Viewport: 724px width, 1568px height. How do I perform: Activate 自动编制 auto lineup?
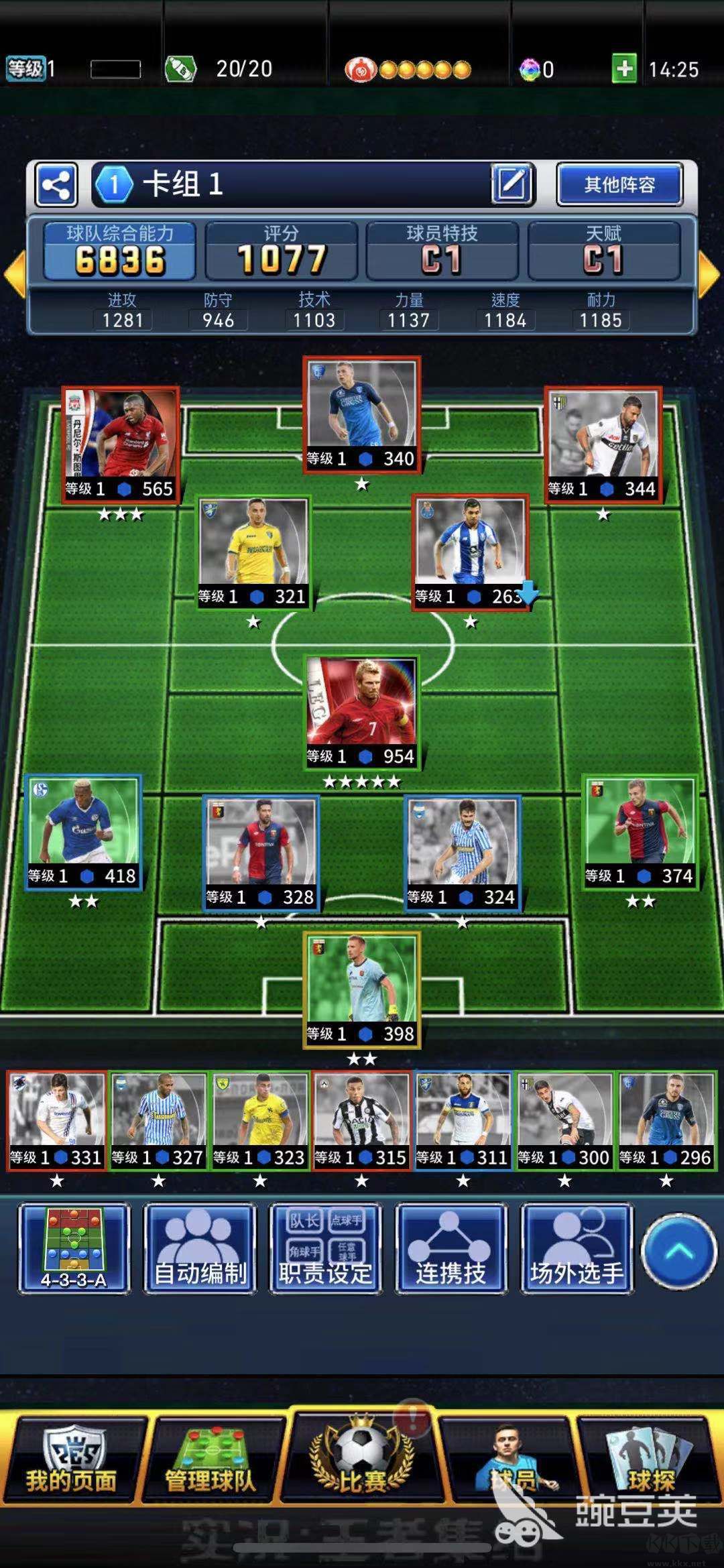coord(200,1248)
